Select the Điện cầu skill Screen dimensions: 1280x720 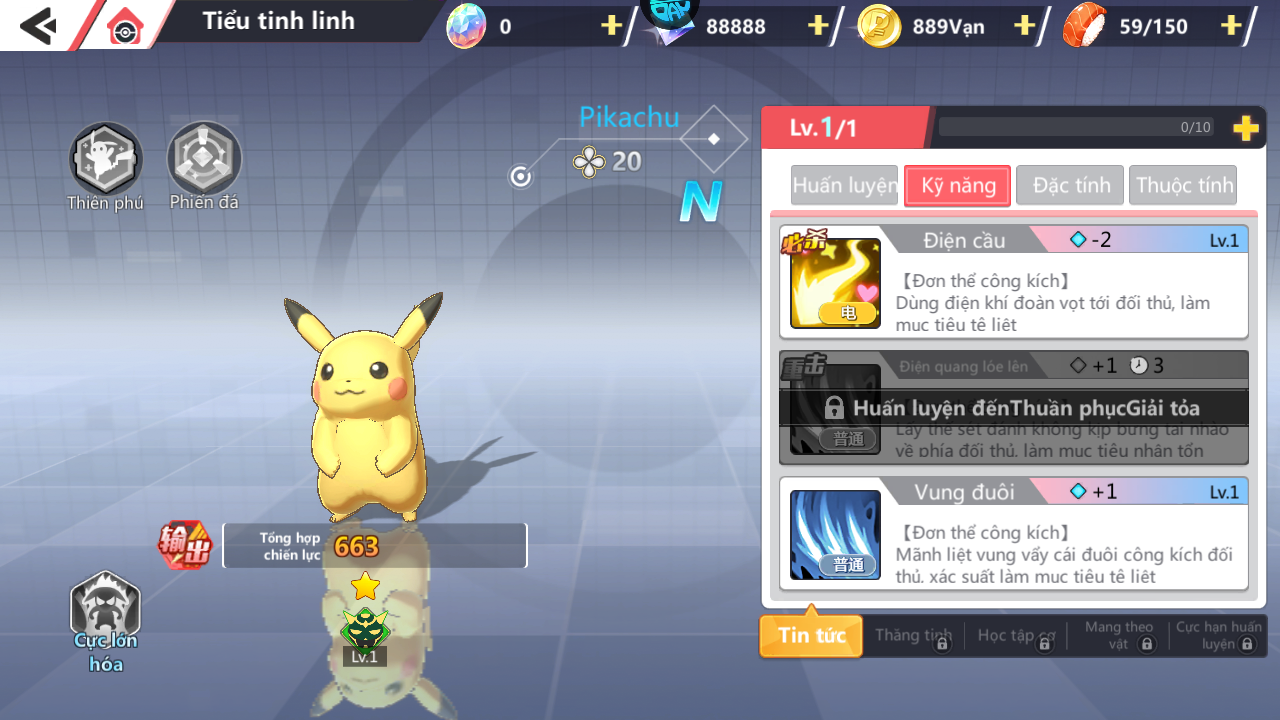[x=1014, y=283]
